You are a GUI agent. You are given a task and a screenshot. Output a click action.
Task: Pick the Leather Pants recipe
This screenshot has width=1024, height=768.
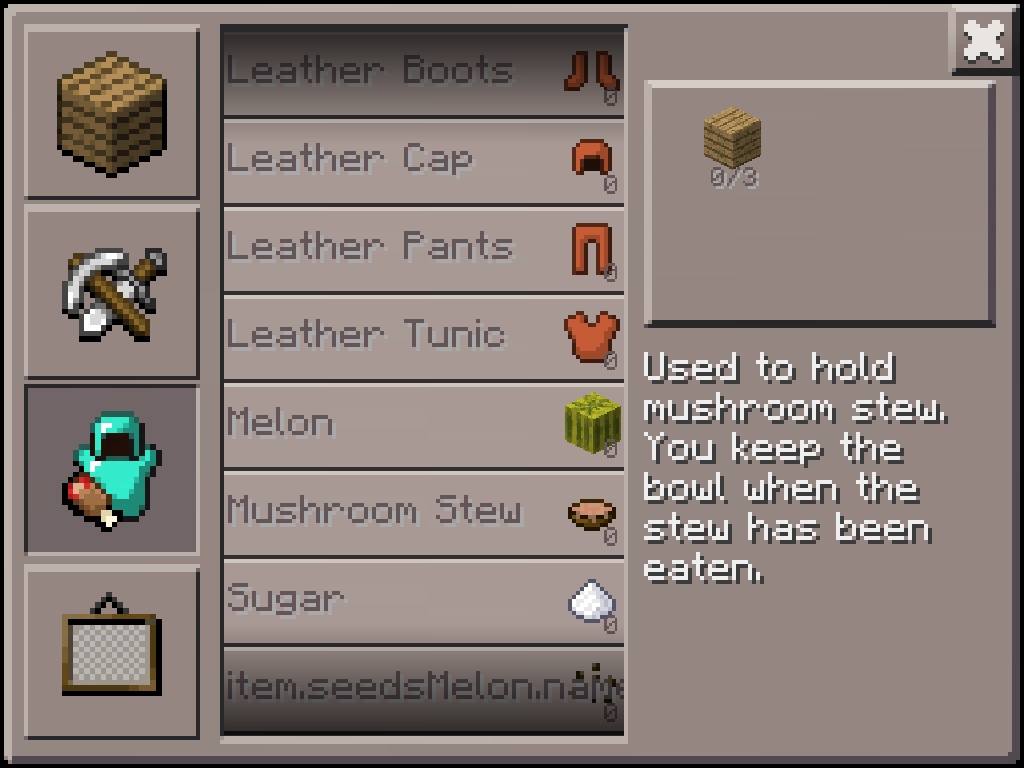(x=423, y=248)
